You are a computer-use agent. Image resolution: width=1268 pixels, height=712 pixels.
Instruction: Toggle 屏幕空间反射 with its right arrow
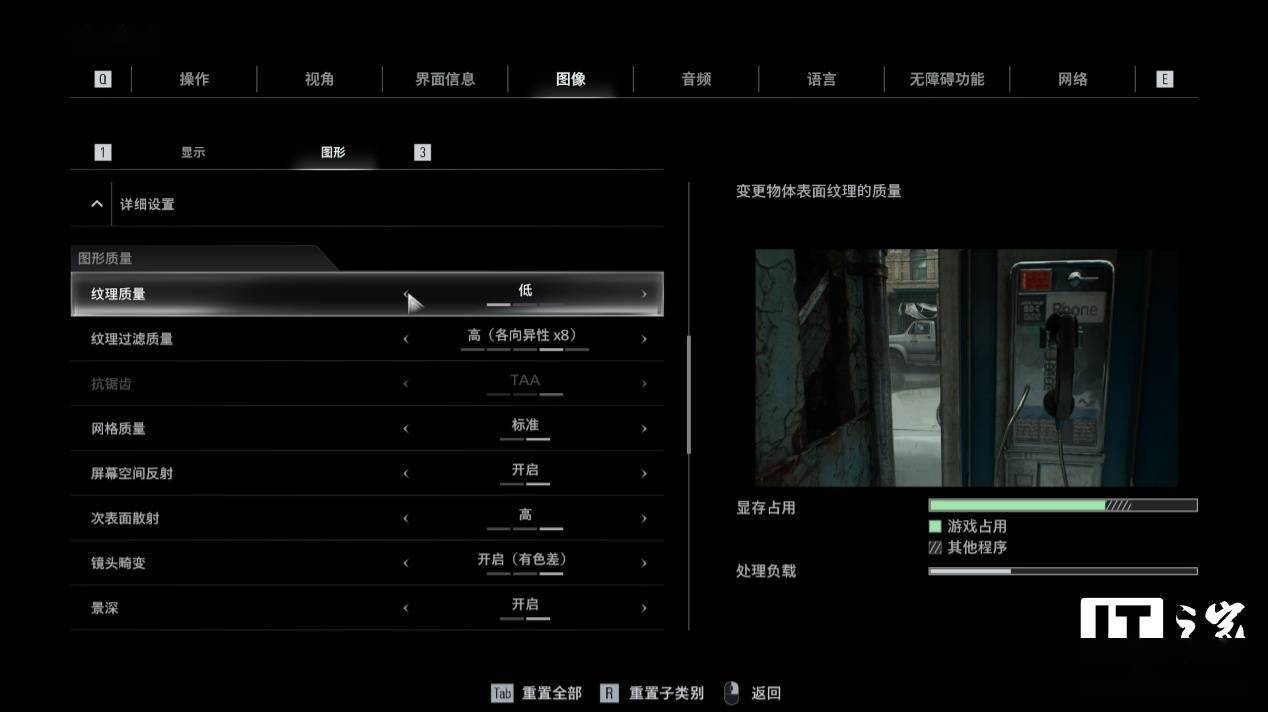tap(644, 474)
